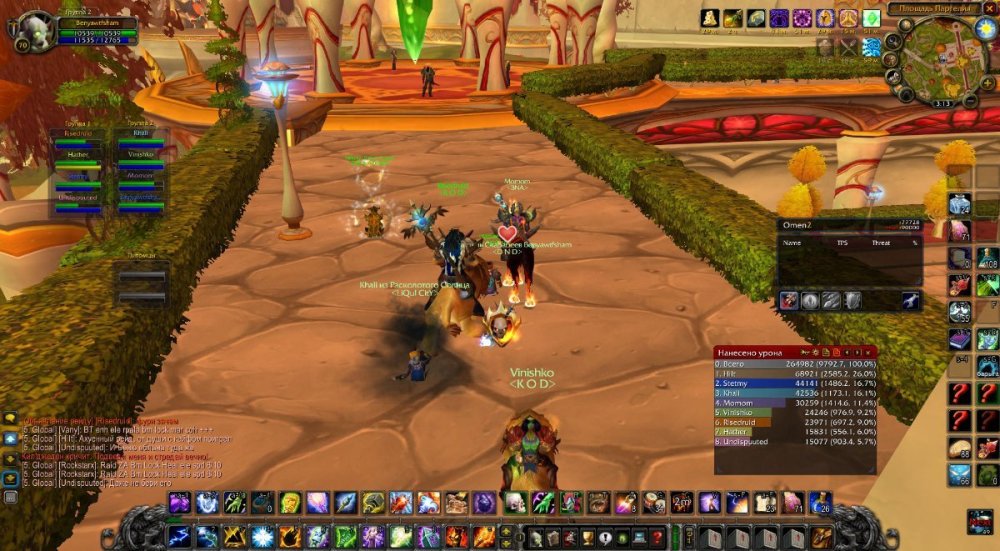Close the damage meter window

[870, 352]
